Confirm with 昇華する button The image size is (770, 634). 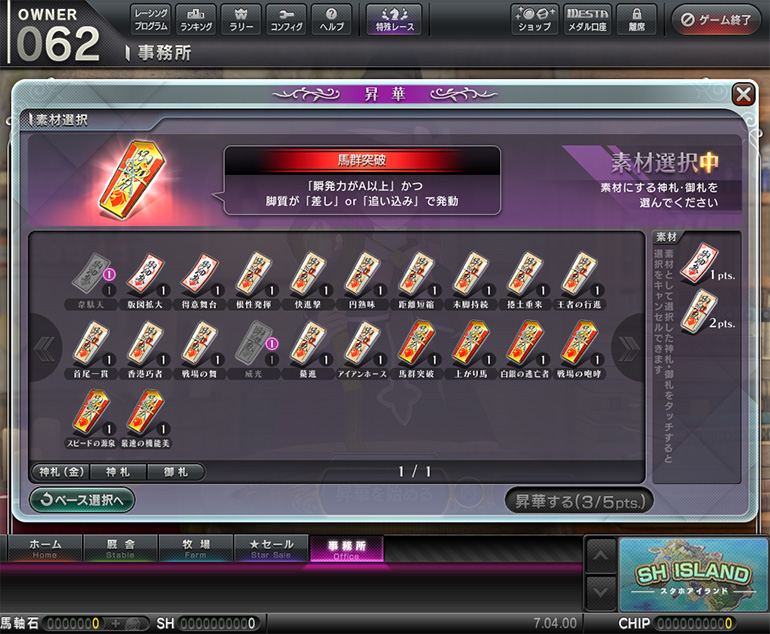pos(579,500)
